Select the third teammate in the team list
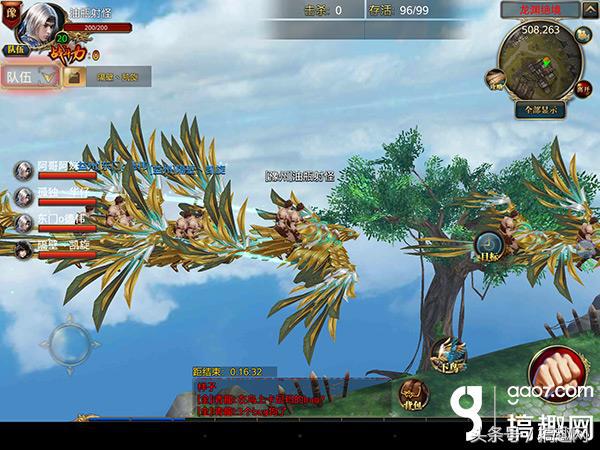The image size is (600, 450). pos(23,221)
